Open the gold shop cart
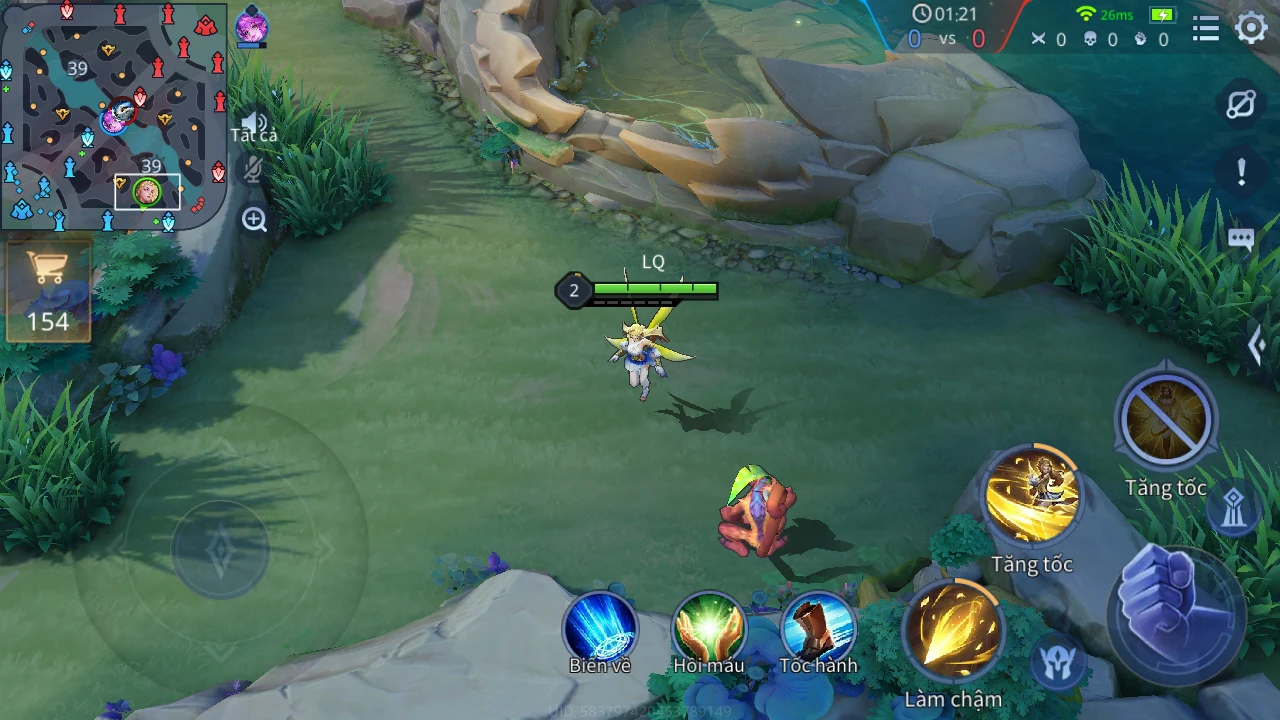The width and height of the screenshot is (1280, 720). [x=47, y=290]
